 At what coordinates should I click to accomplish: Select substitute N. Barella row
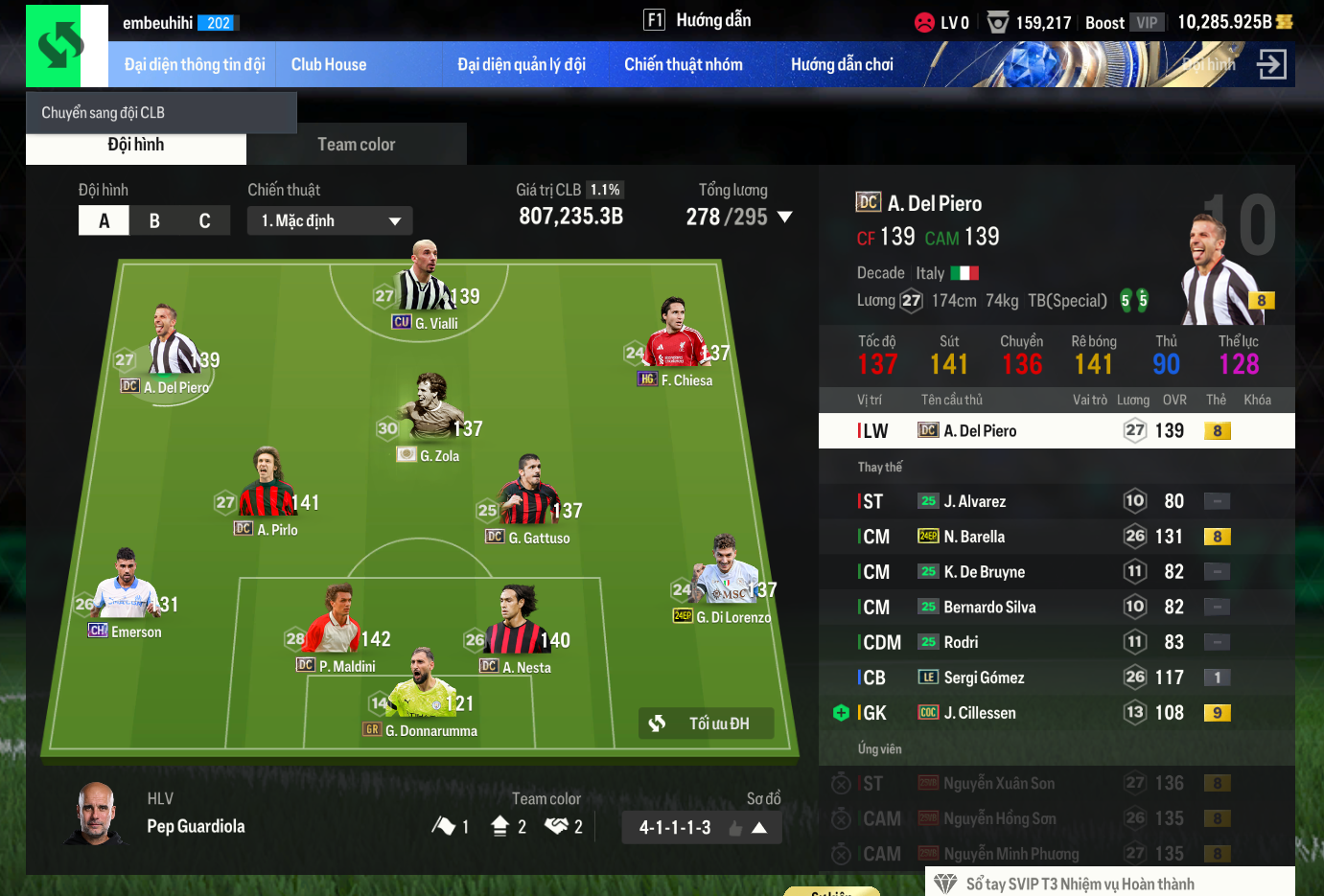1056,537
